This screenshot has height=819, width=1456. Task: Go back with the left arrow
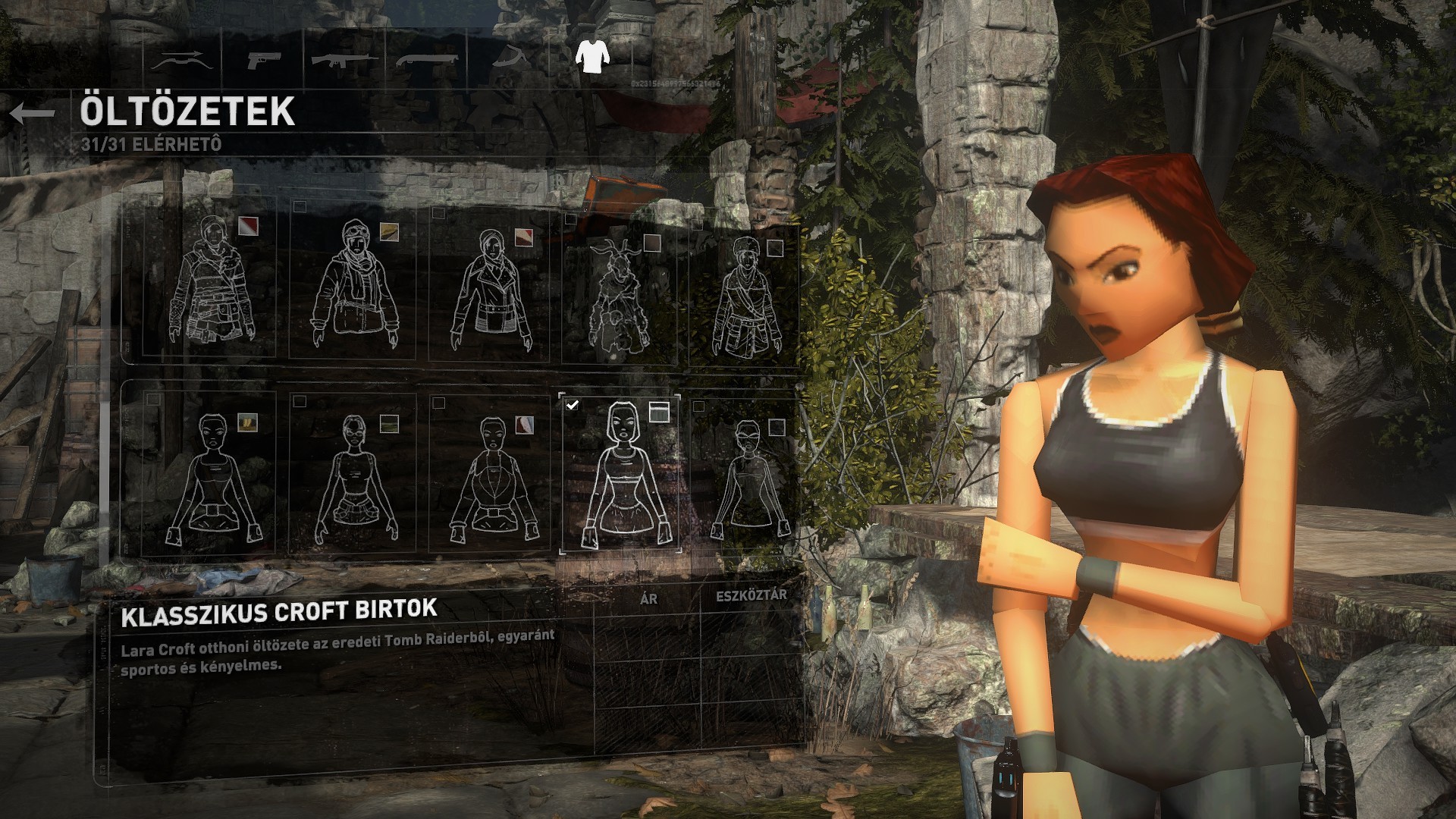(x=33, y=114)
